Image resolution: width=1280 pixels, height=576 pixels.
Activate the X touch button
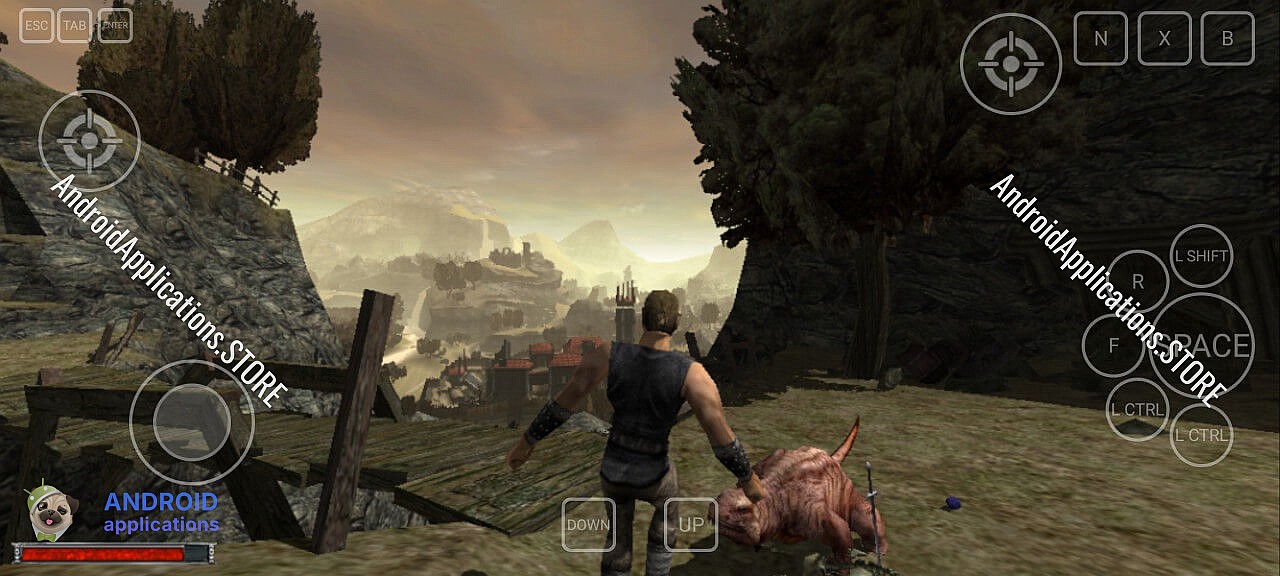pos(1164,39)
